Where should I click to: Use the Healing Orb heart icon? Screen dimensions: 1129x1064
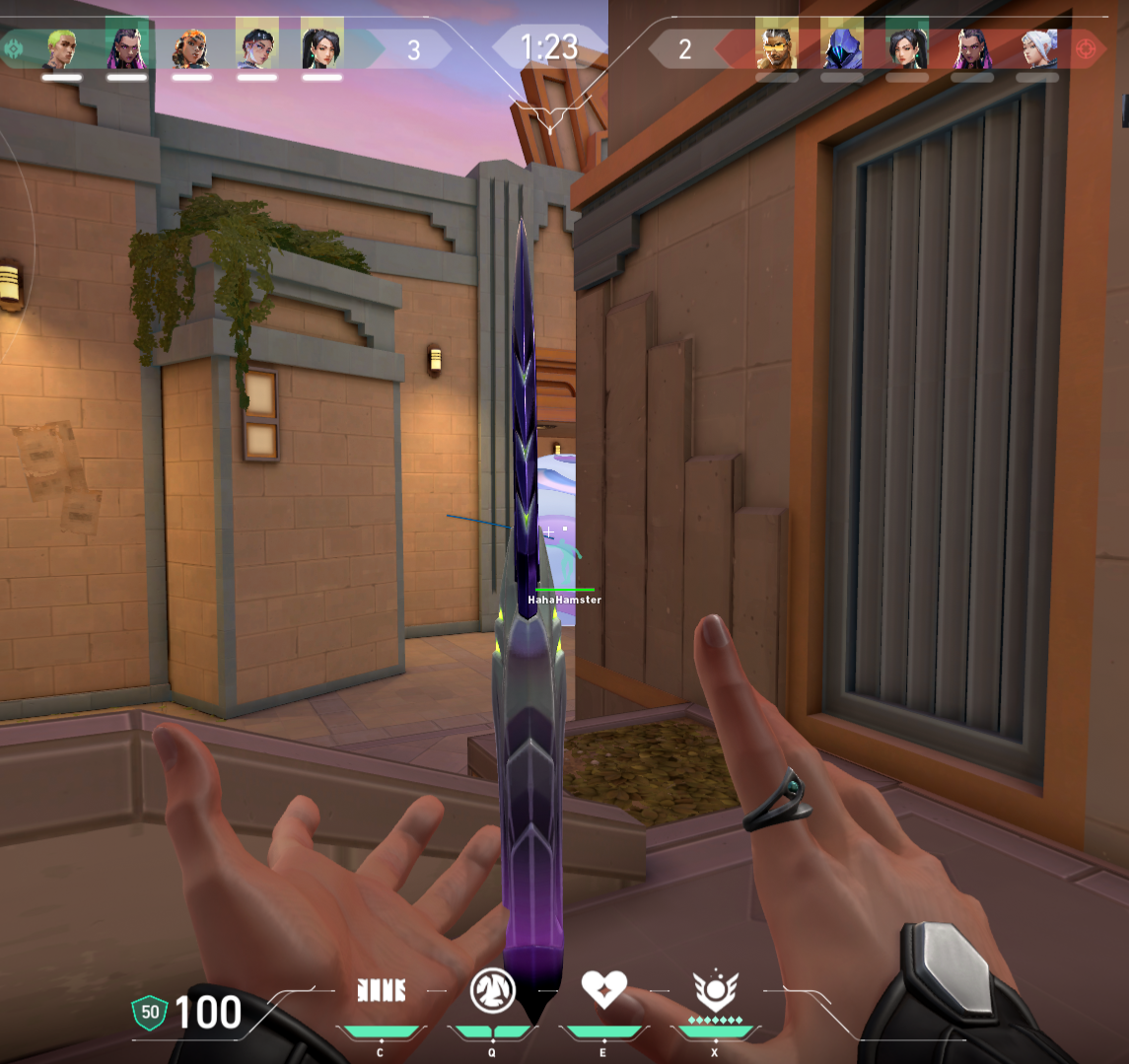click(x=604, y=989)
